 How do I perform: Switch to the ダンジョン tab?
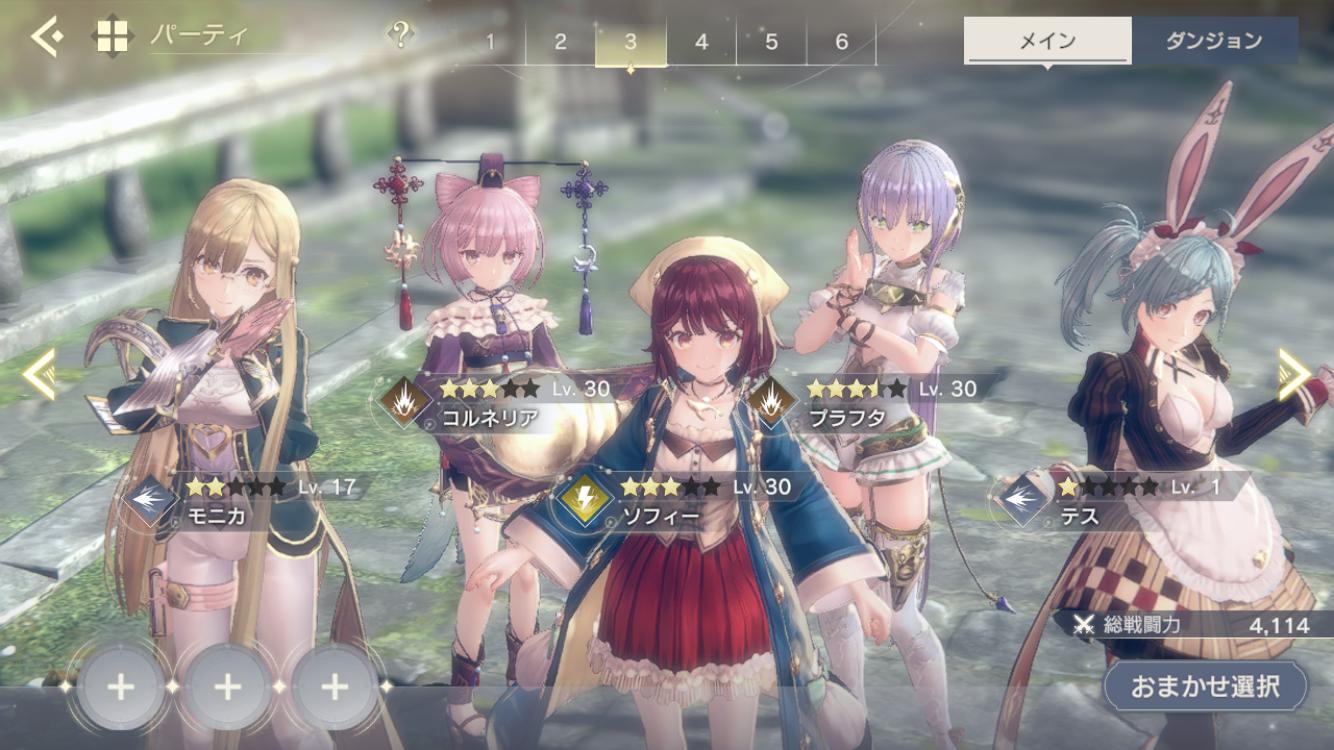1214,41
